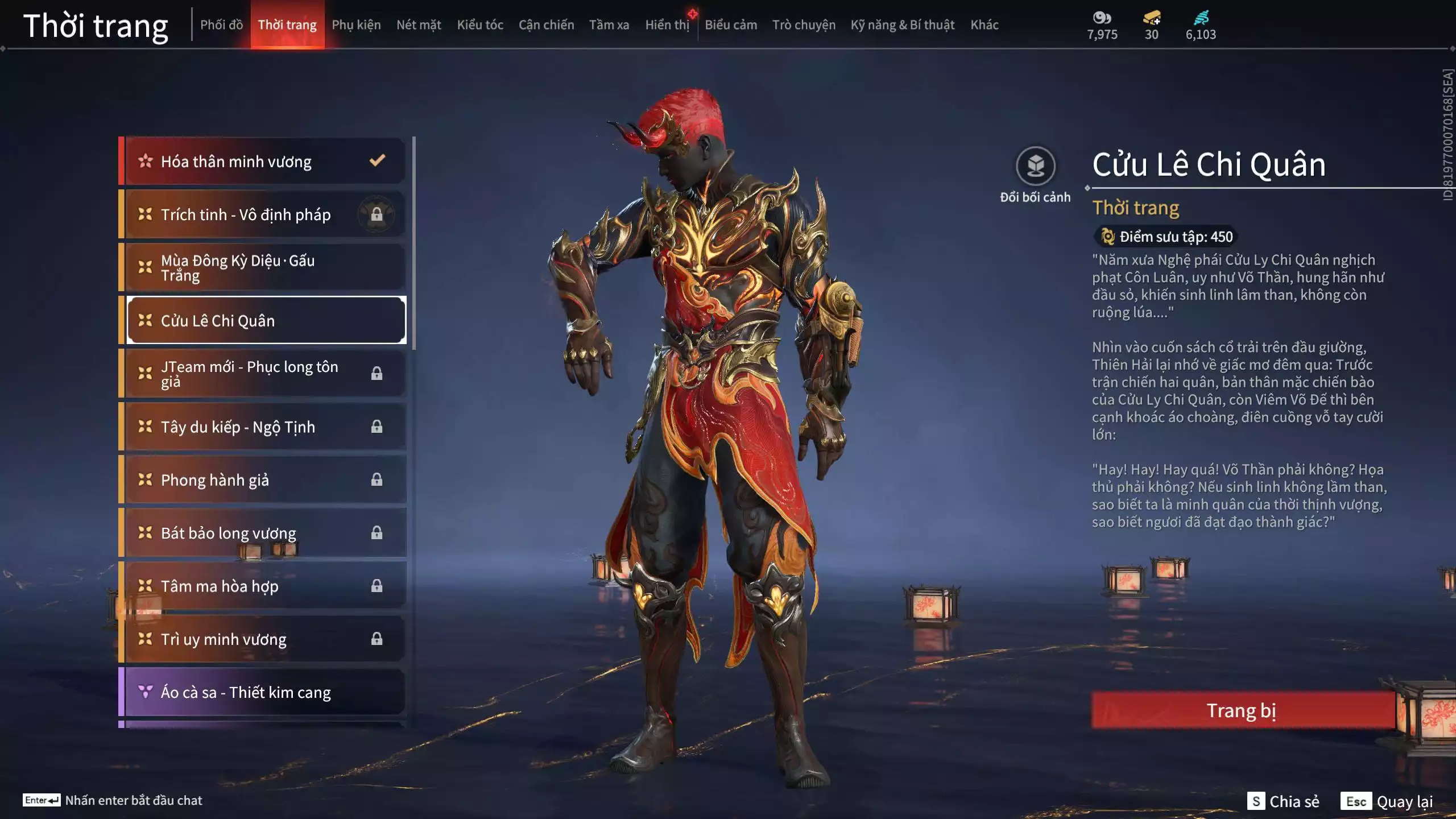
Task: Click the lock toggle on "Tâm ma hòa hợp"
Action: coord(377,586)
